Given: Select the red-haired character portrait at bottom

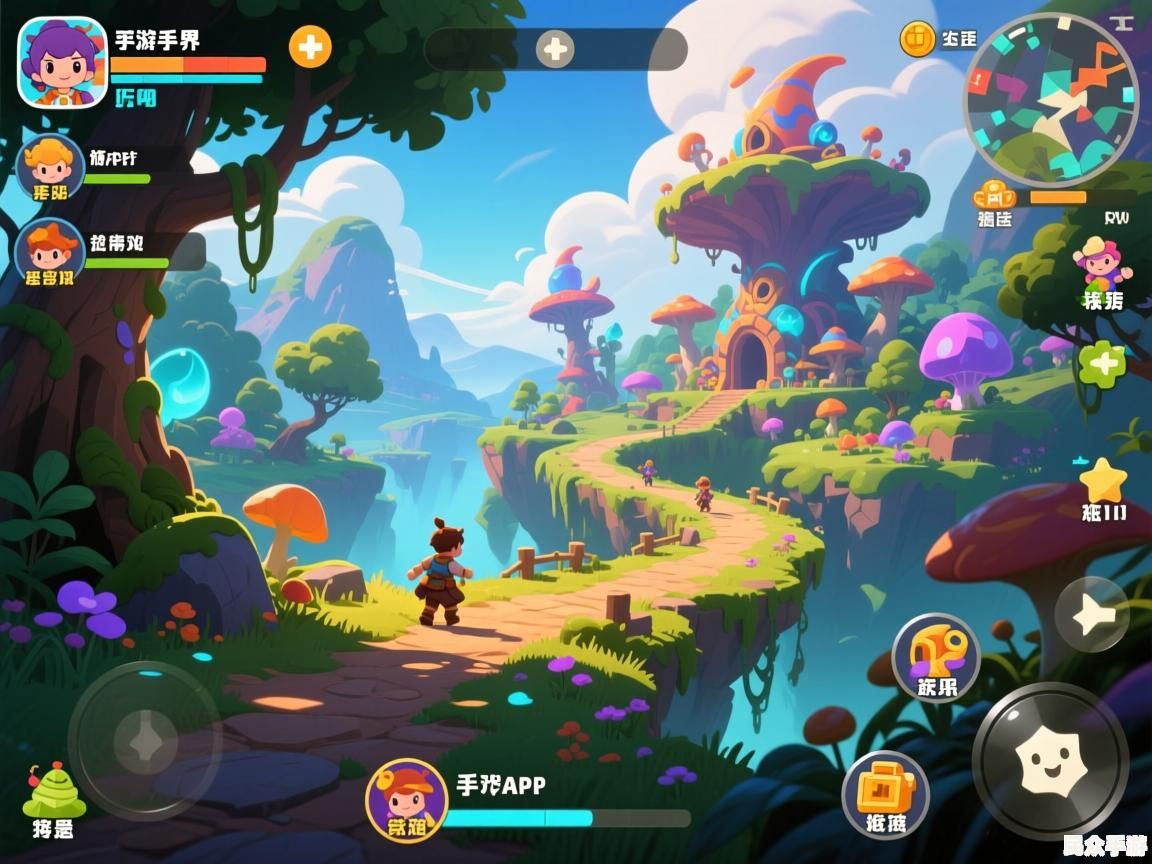Looking at the screenshot, I should point(406,799).
